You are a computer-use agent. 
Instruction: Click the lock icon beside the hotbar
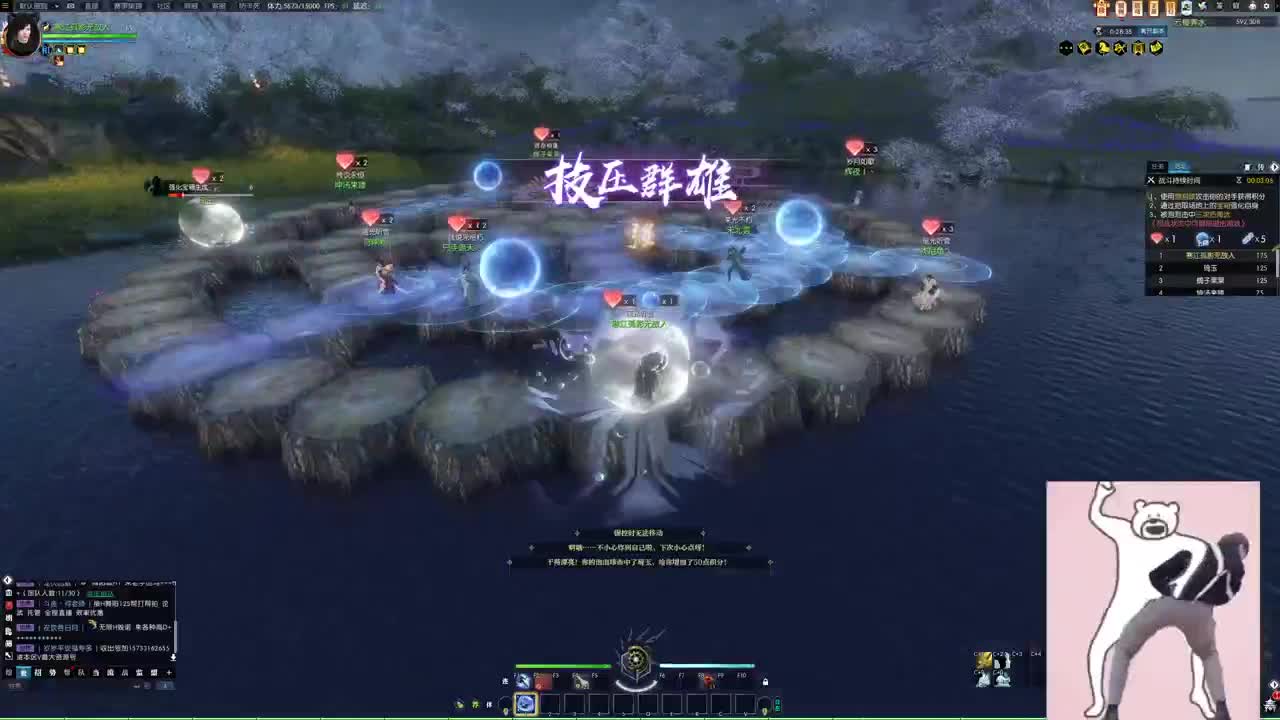pos(765,682)
